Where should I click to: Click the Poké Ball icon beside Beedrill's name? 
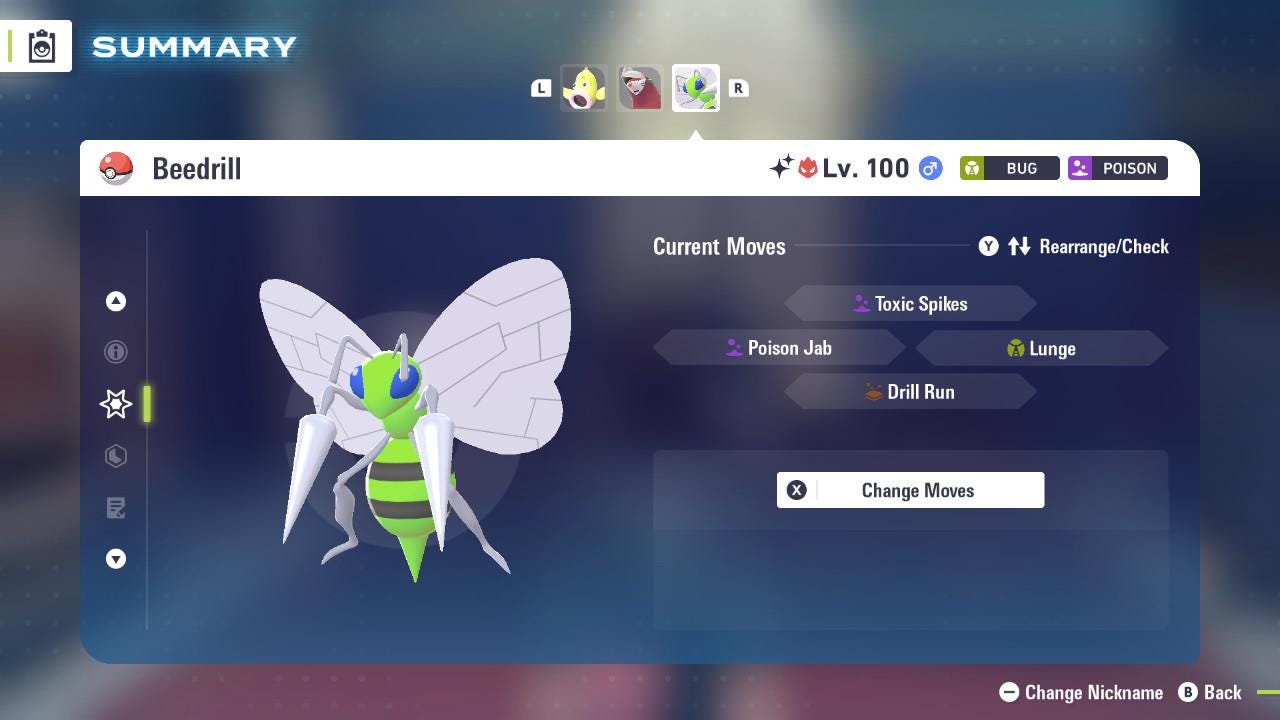116,168
